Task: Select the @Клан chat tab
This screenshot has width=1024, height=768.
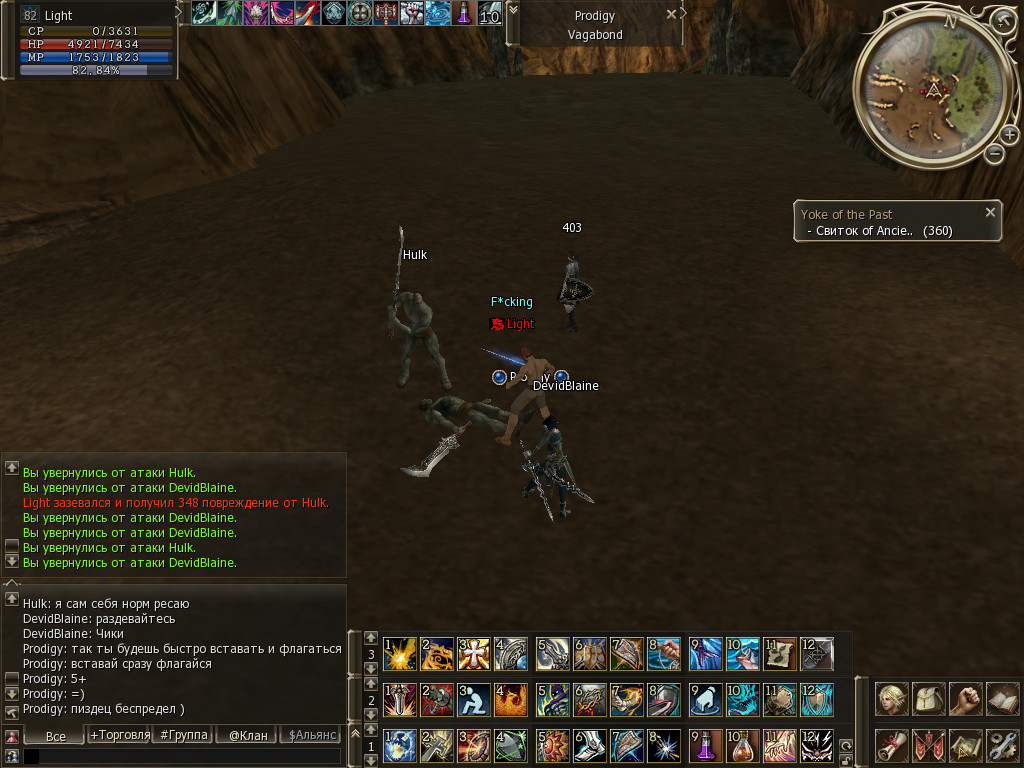Action: pos(248,735)
